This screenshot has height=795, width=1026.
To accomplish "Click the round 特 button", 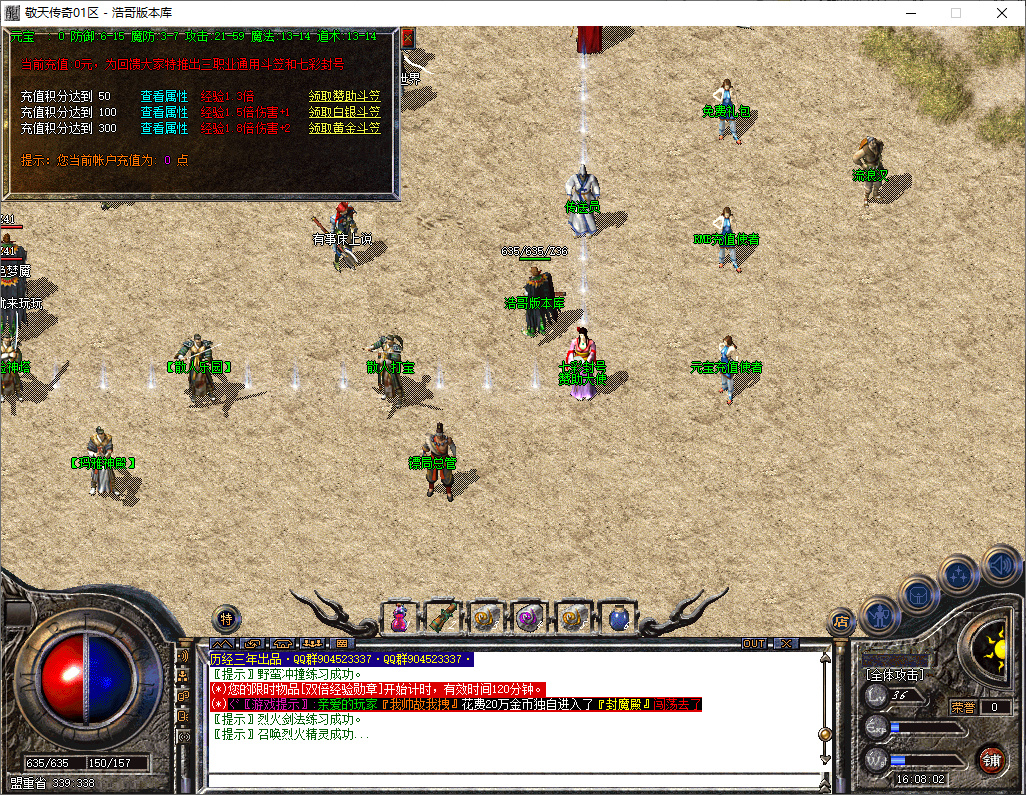I will point(227,619).
